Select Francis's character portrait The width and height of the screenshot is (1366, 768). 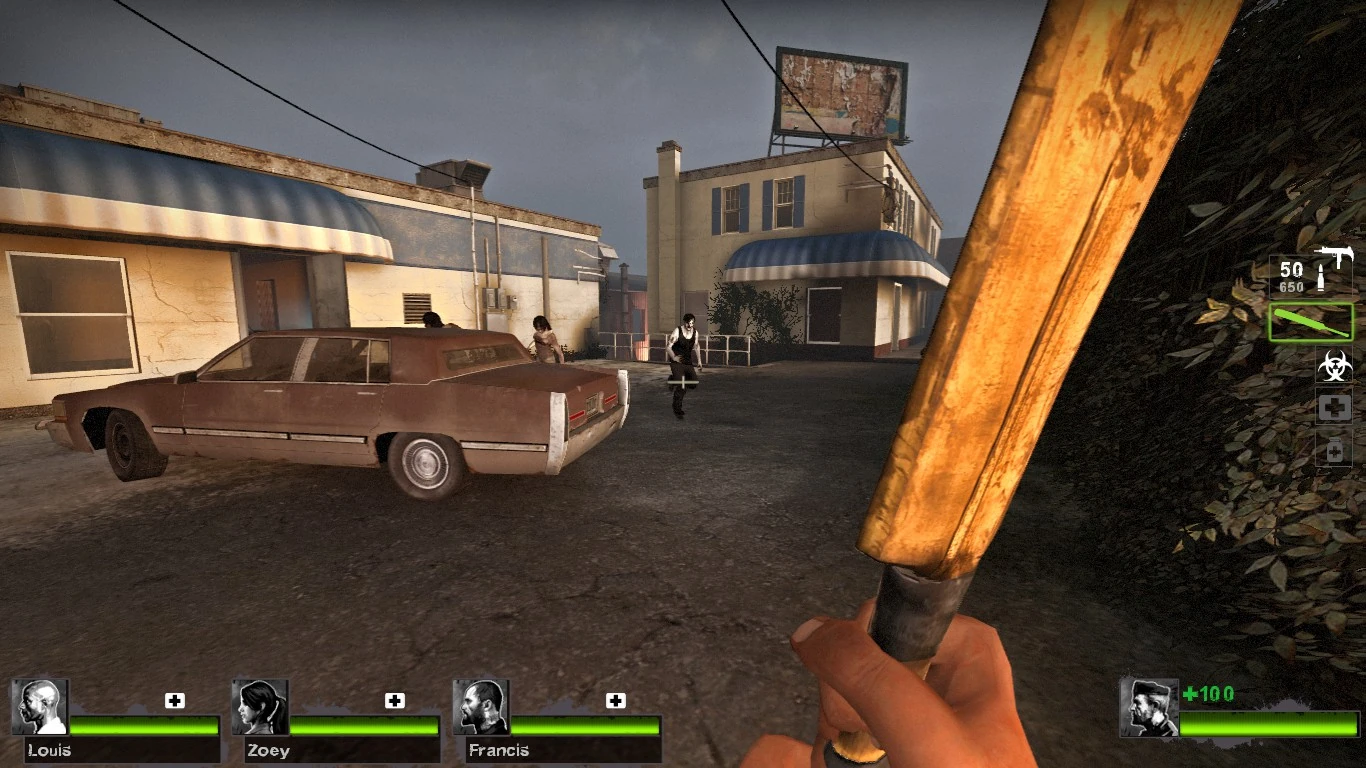click(479, 707)
